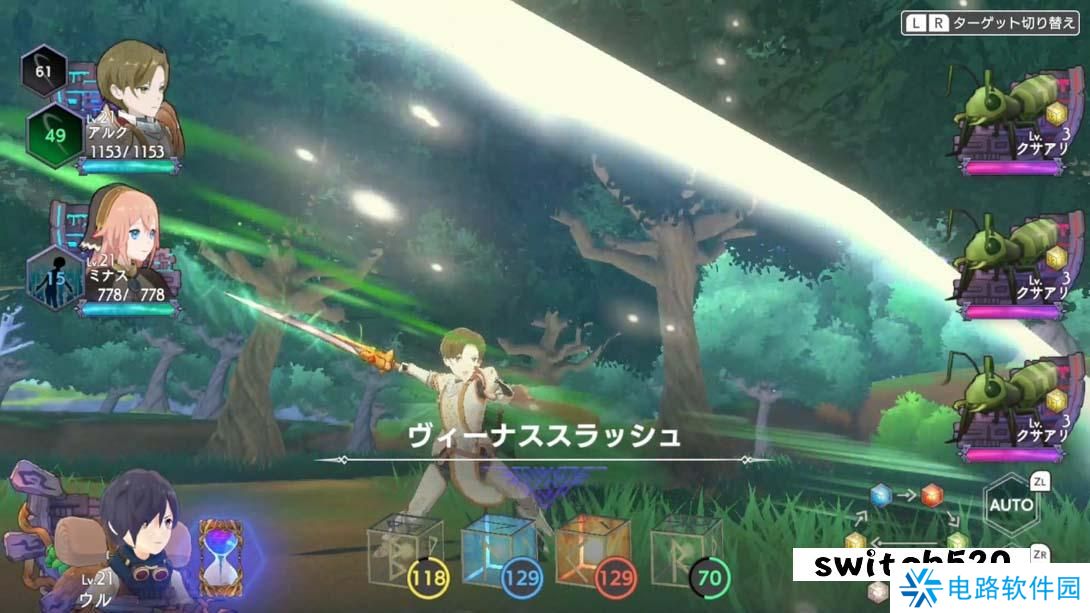Choose the dark hexagon skill showing 61
This screenshot has height=613, width=1090.
[44, 70]
